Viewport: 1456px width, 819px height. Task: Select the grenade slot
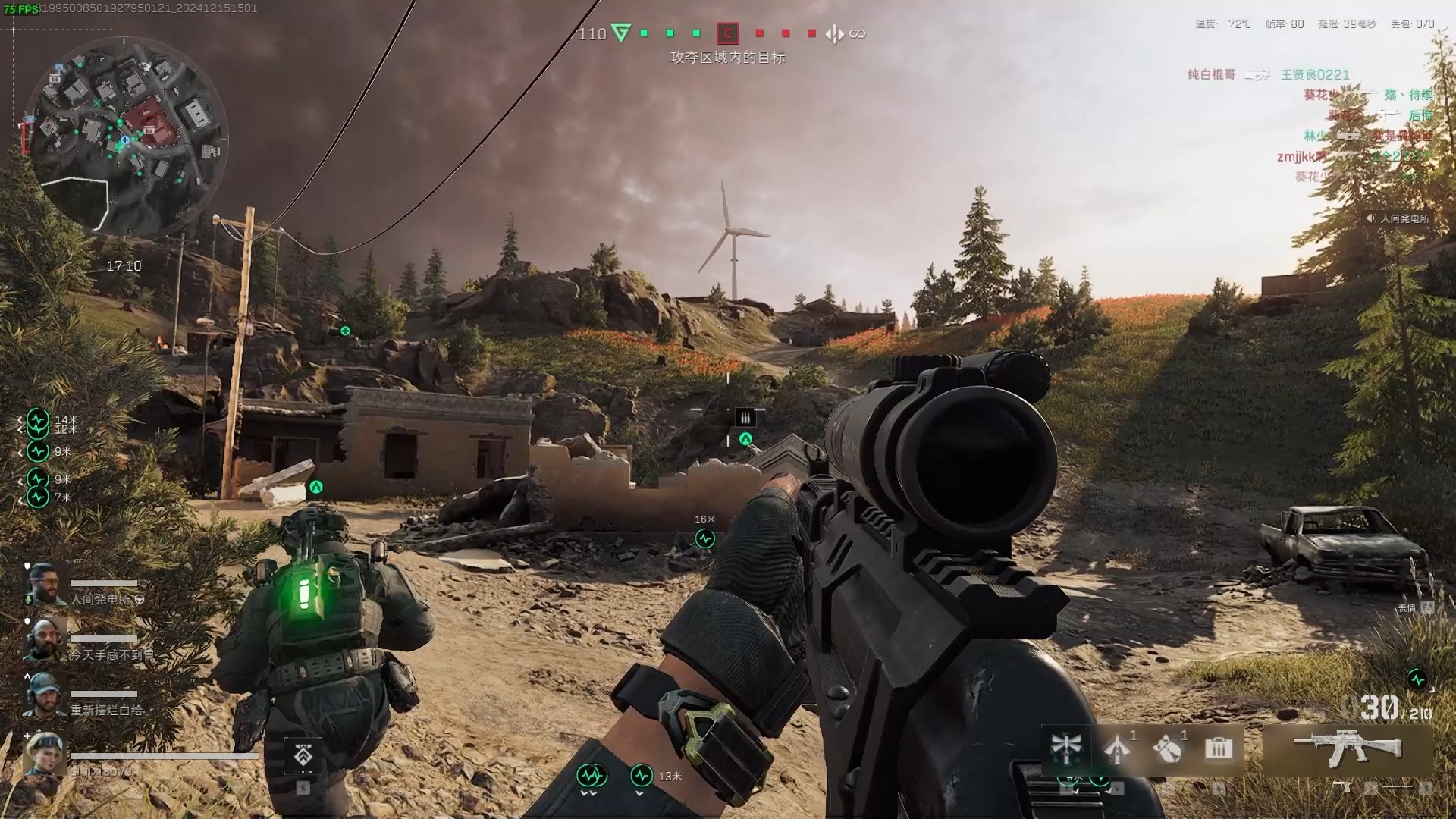[1168, 749]
